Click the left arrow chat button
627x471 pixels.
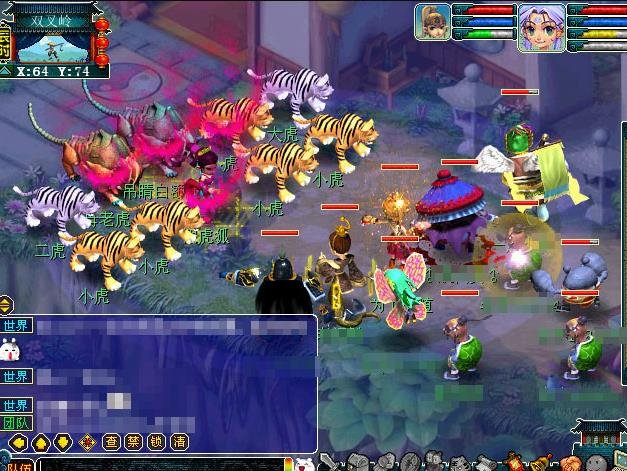click(x=17, y=441)
